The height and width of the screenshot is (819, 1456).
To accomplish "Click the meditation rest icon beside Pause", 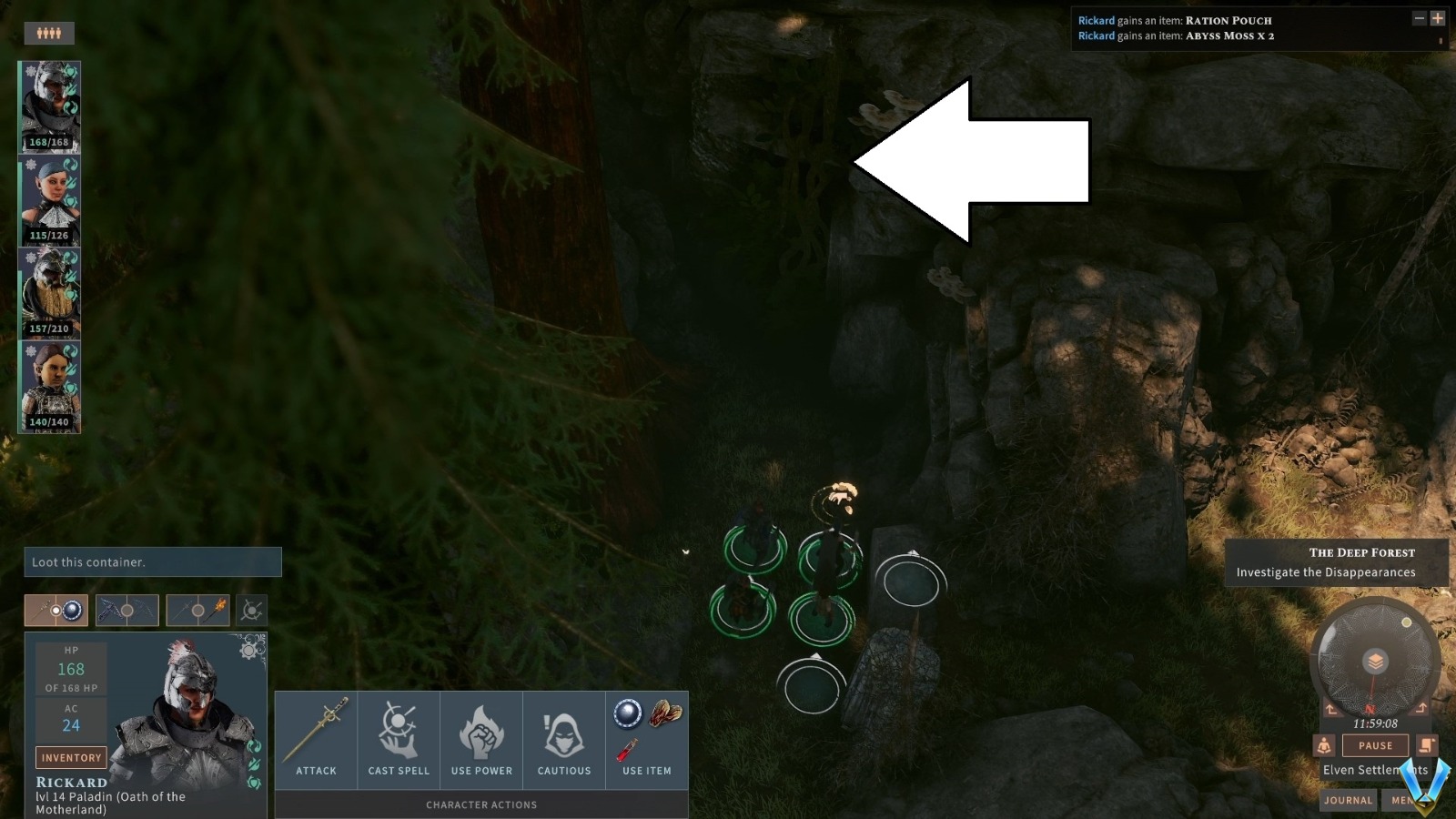I will pos(1324,745).
